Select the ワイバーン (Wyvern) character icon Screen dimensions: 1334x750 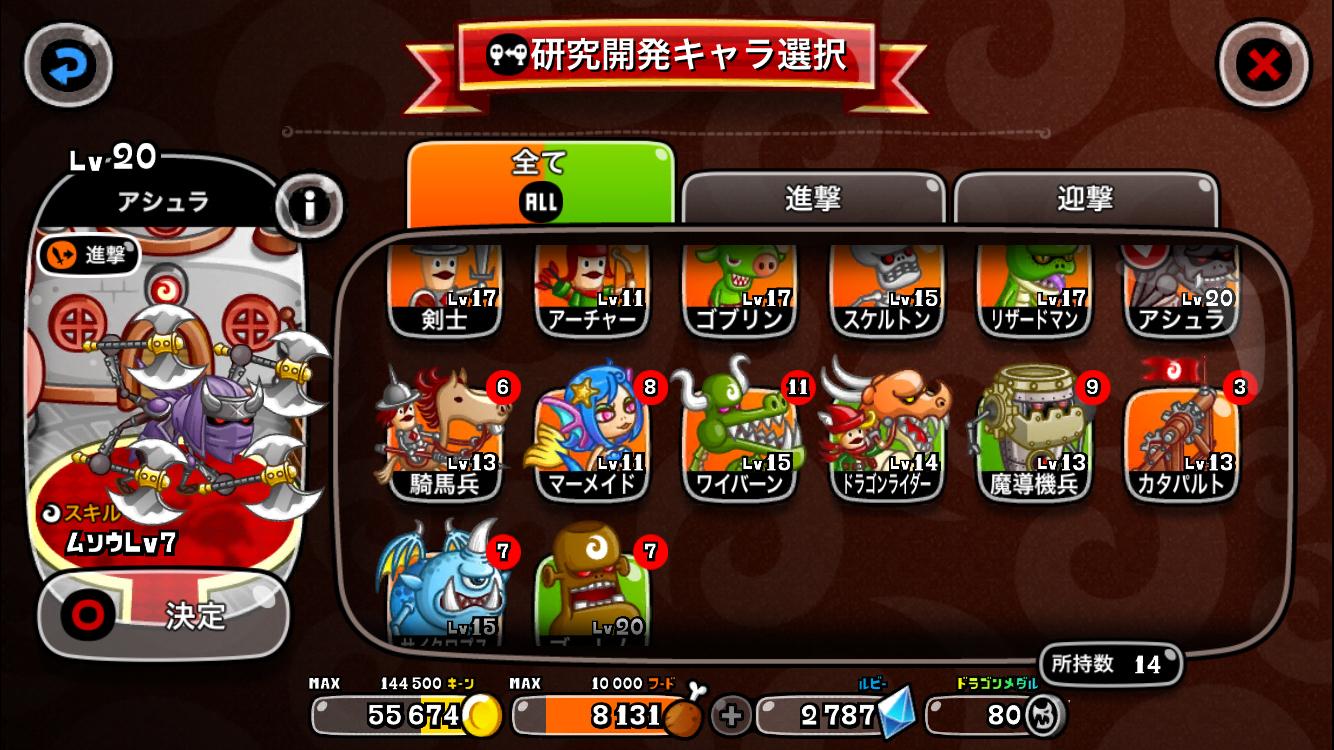[x=739, y=435]
